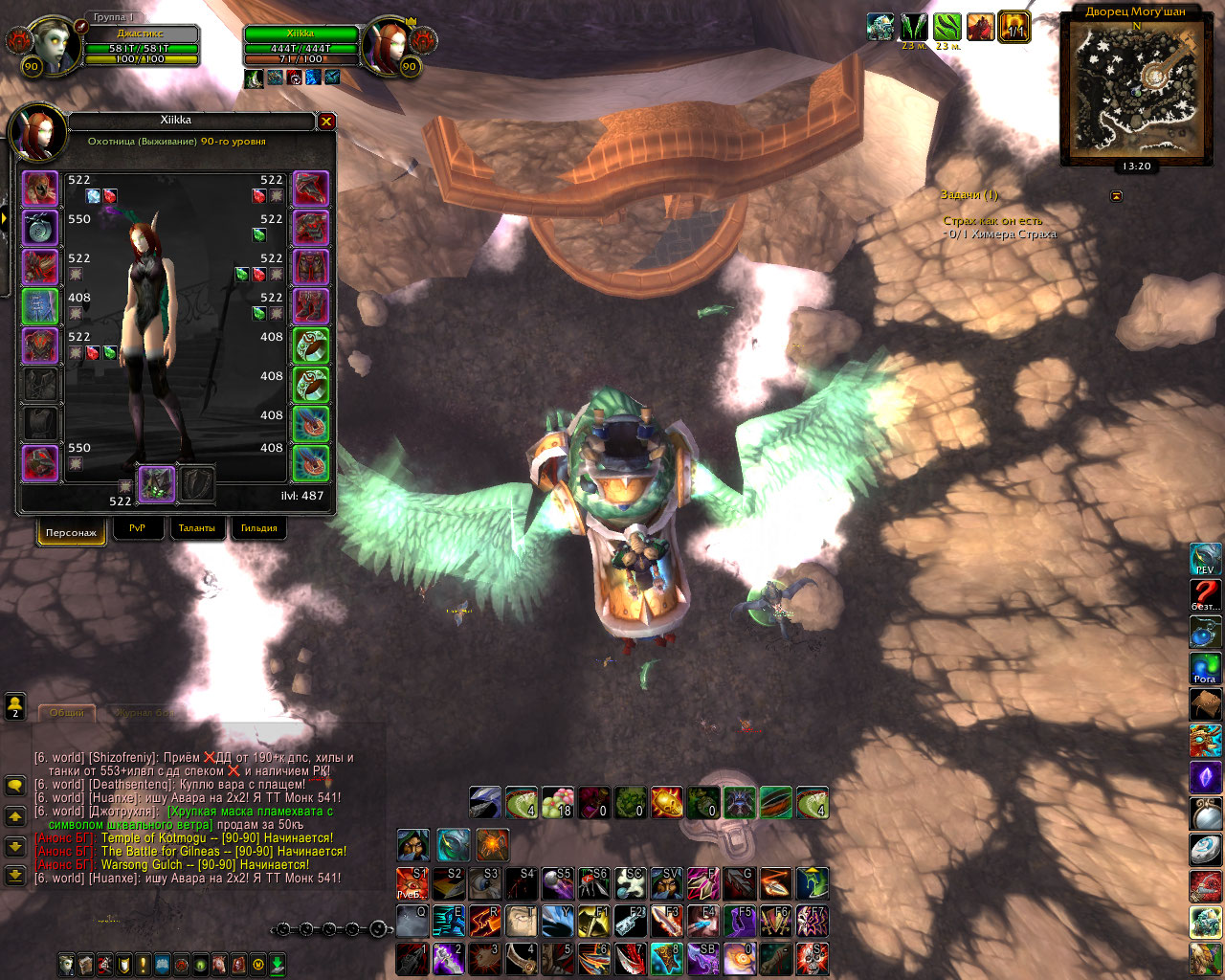Click the red question mark icon on side bar

(x=1205, y=595)
